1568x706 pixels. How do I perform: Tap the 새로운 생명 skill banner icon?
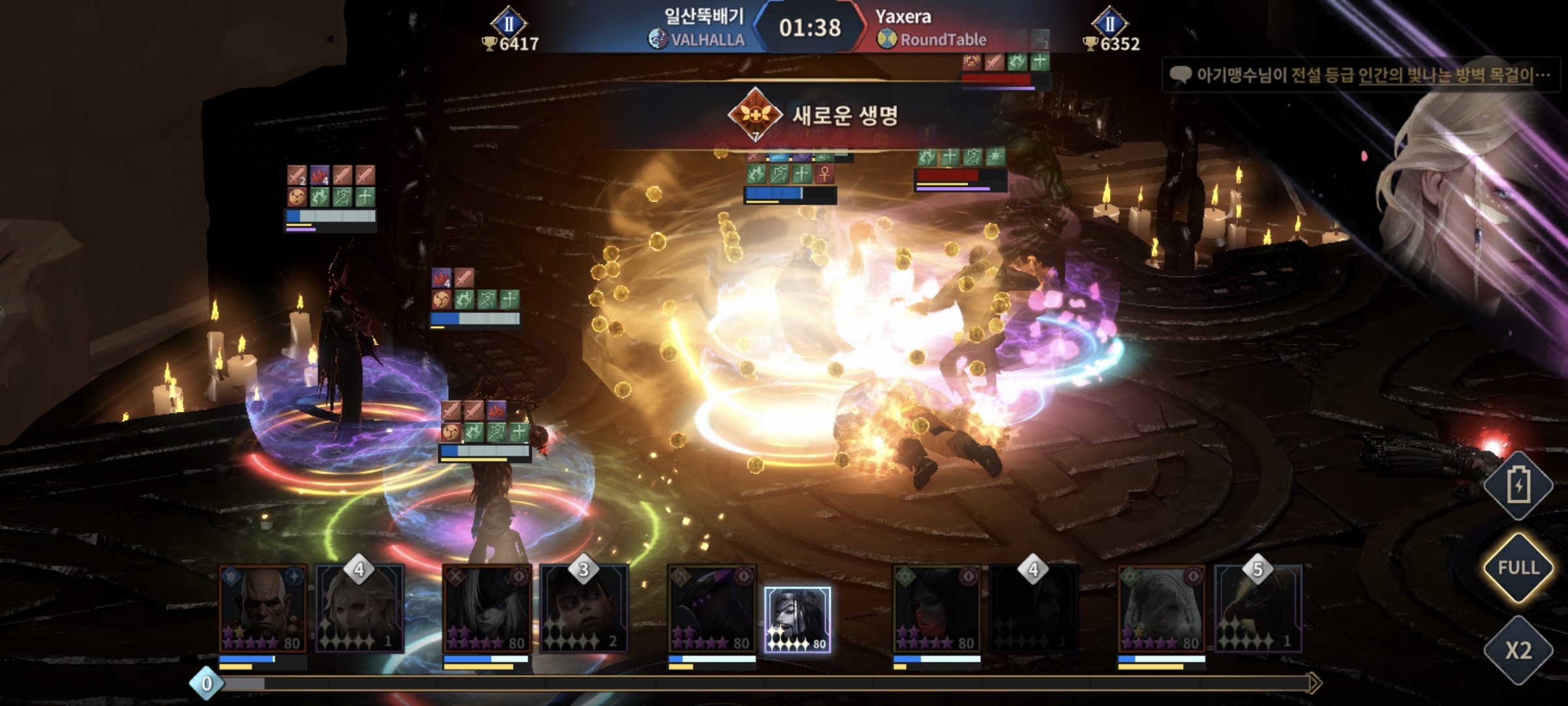point(755,115)
